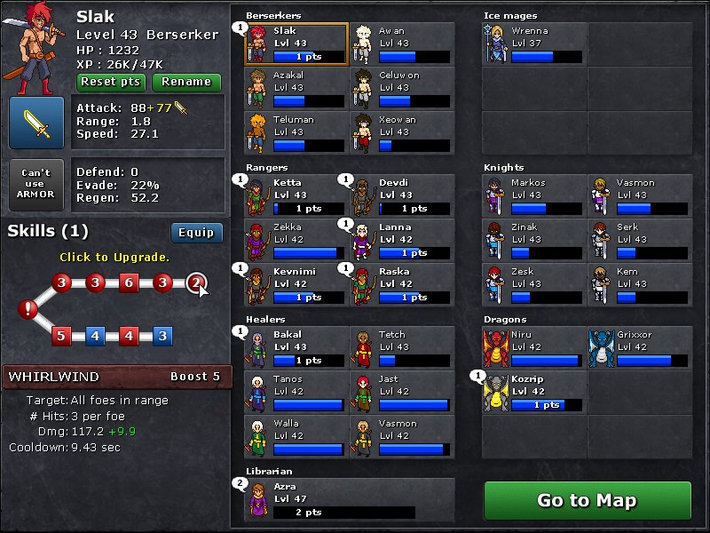This screenshot has width=710, height=533.
Task: Reset Slak's skill points
Action: pyautogui.click(x=111, y=82)
